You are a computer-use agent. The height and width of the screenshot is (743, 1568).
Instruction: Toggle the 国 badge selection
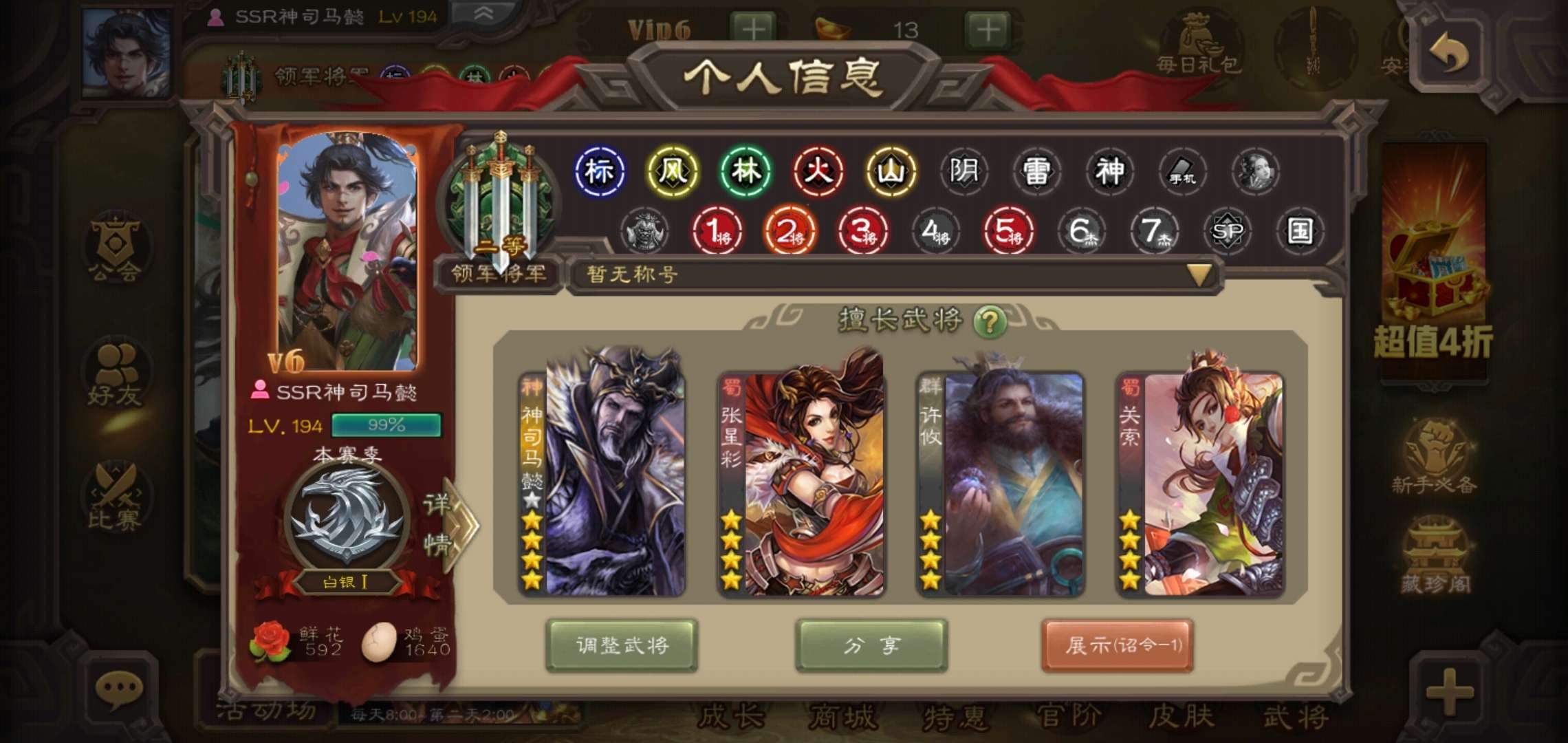click(x=1302, y=233)
